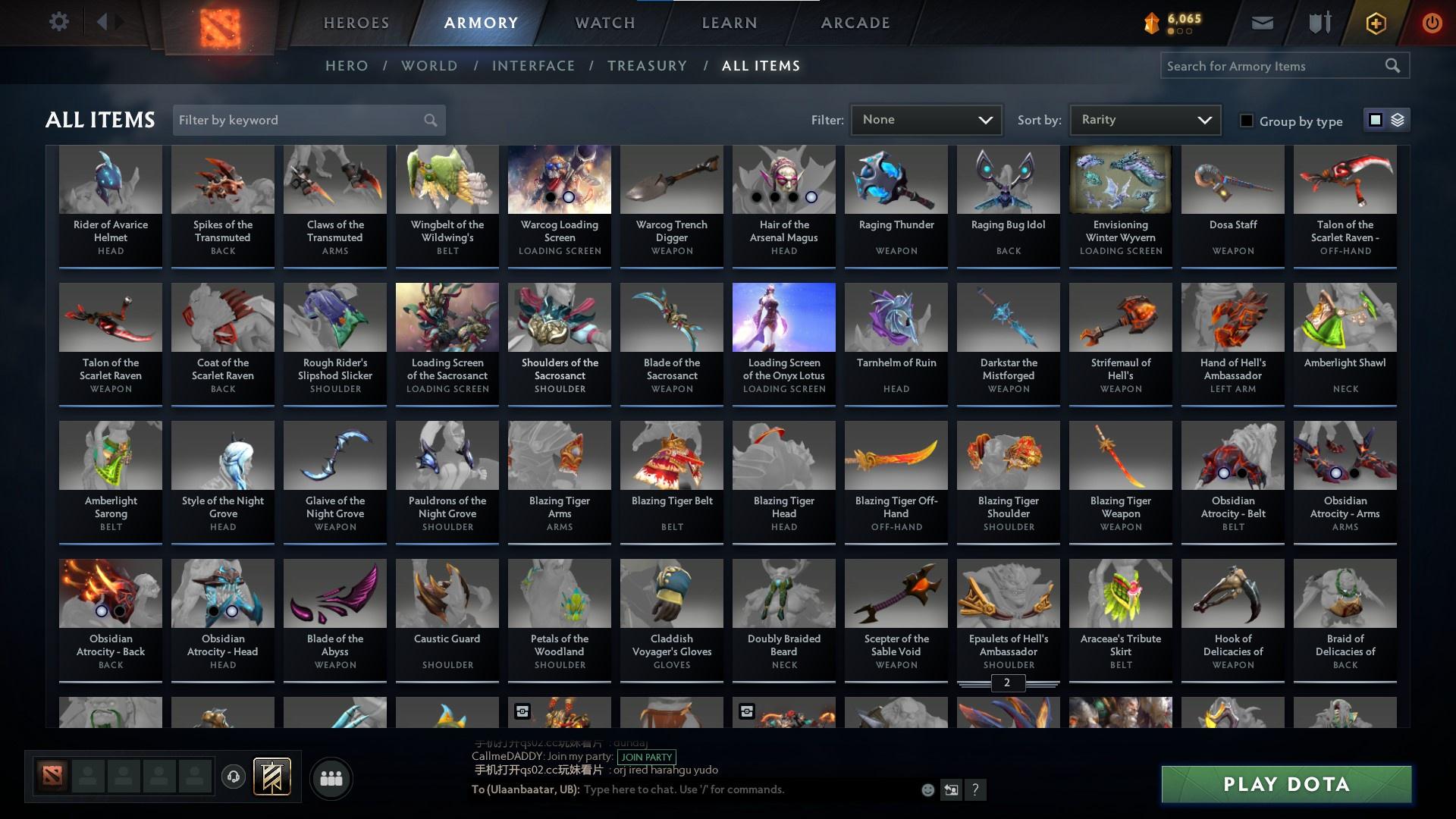Open the emoticon picker in chat
This screenshot has width=1456, height=819.
(927, 789)
